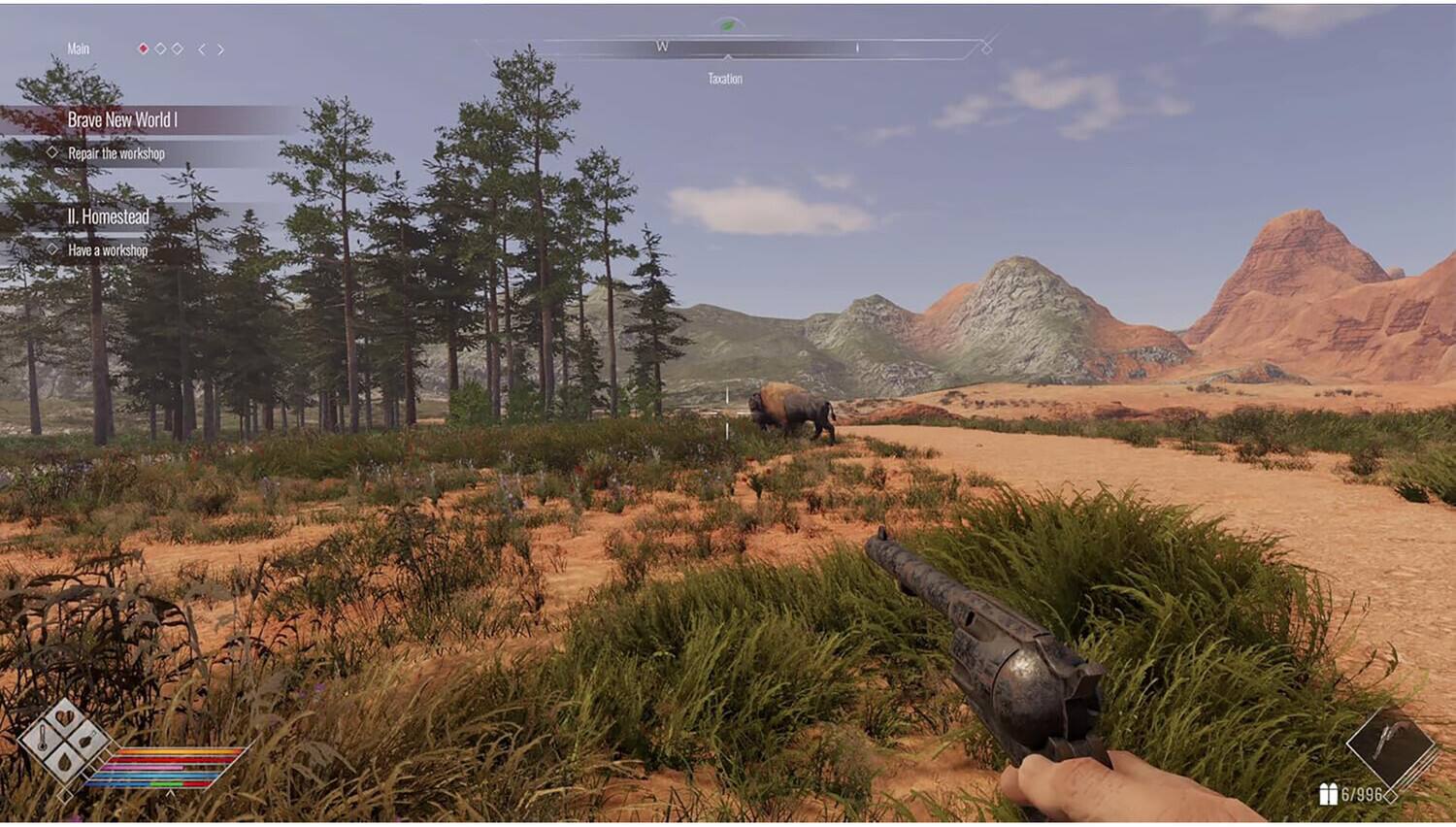1456x827 pixels.
Task: Click the drumstick hunger status icon
Action: pyautogui.click(x=86, y=742)
